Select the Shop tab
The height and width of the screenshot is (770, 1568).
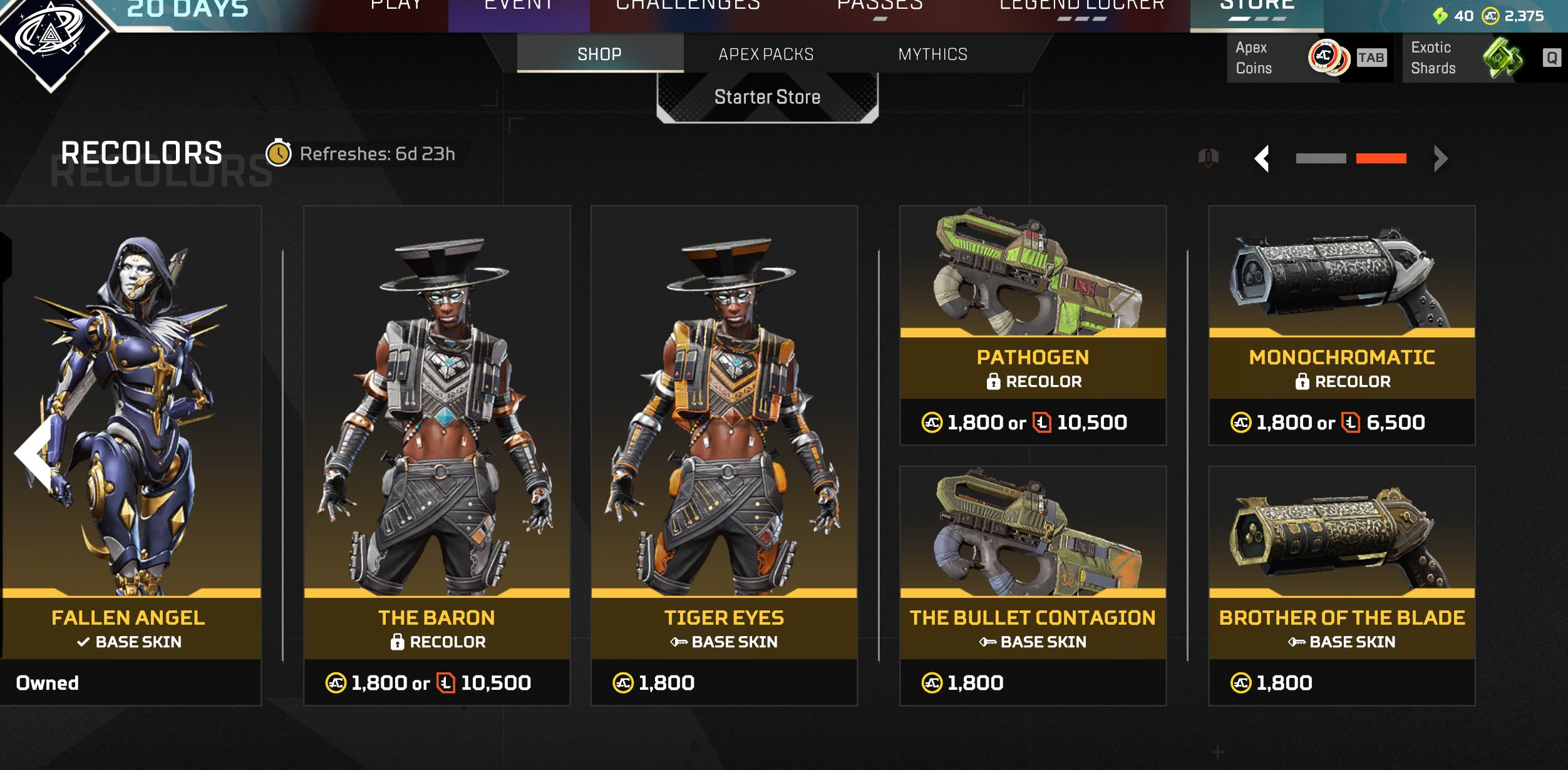(x=599, y=54)
